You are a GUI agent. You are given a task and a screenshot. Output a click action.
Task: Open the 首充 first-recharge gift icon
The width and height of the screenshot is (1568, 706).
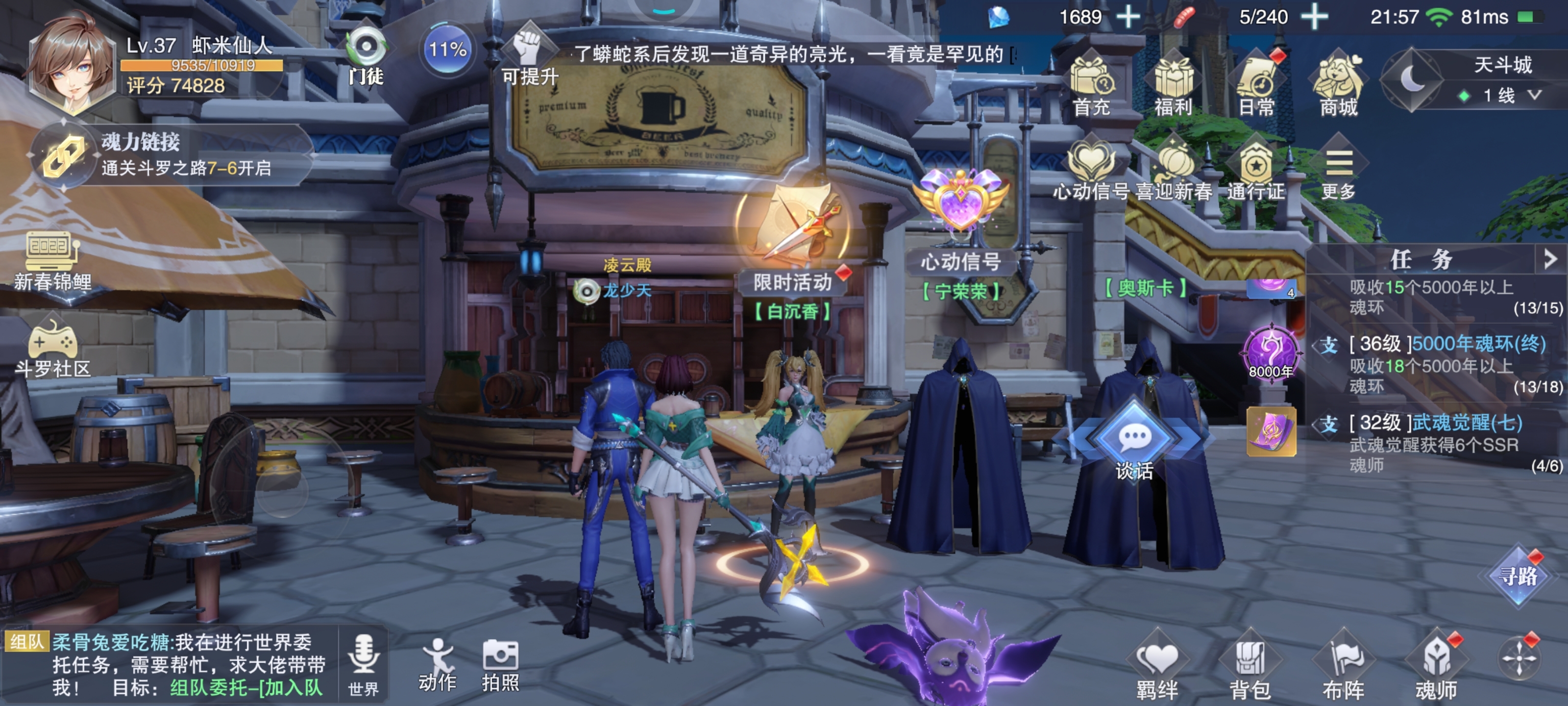pos(1091,84)
